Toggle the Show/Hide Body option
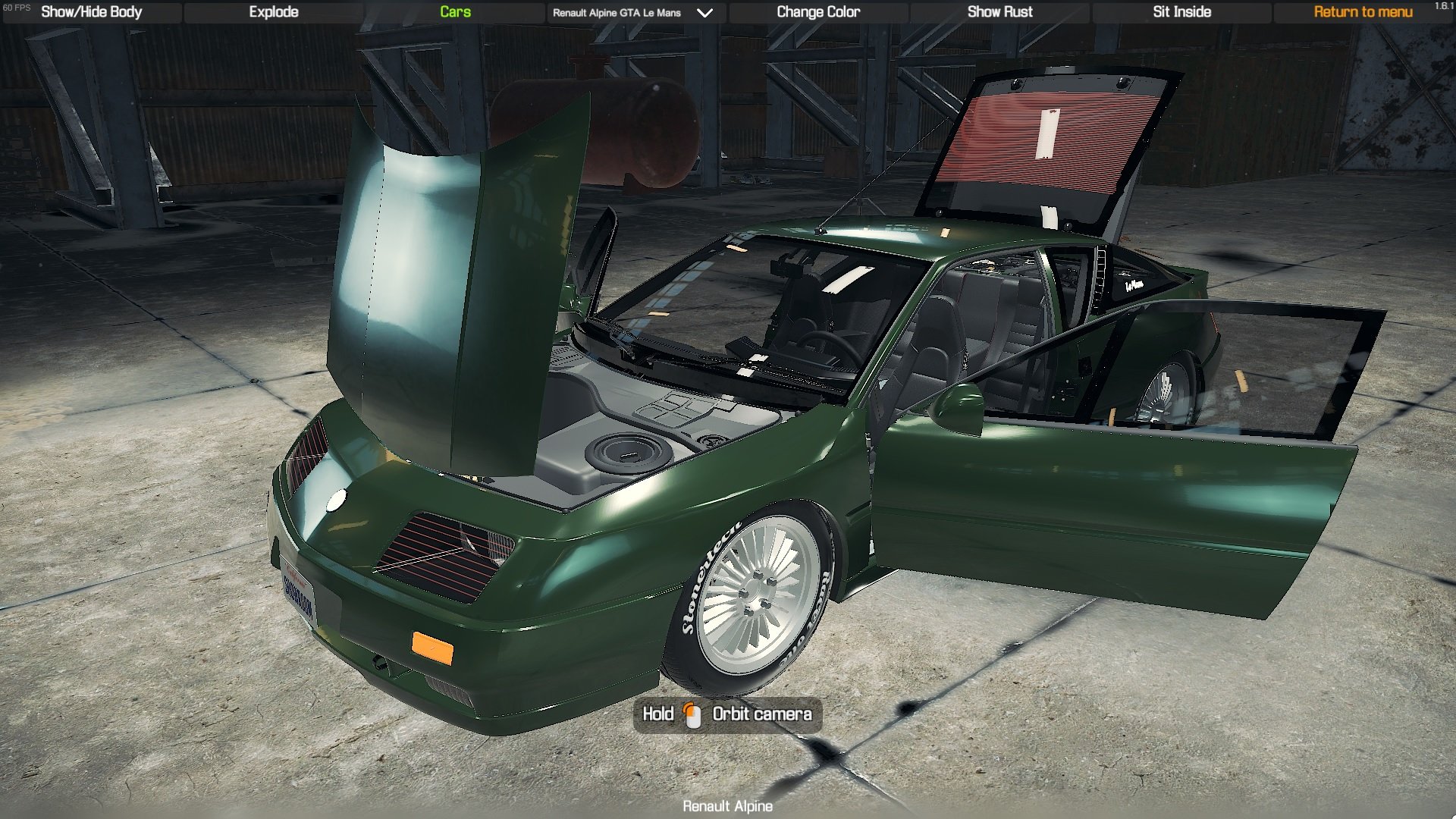Viewport: 1456px width, 819px height. click(92, 12)
